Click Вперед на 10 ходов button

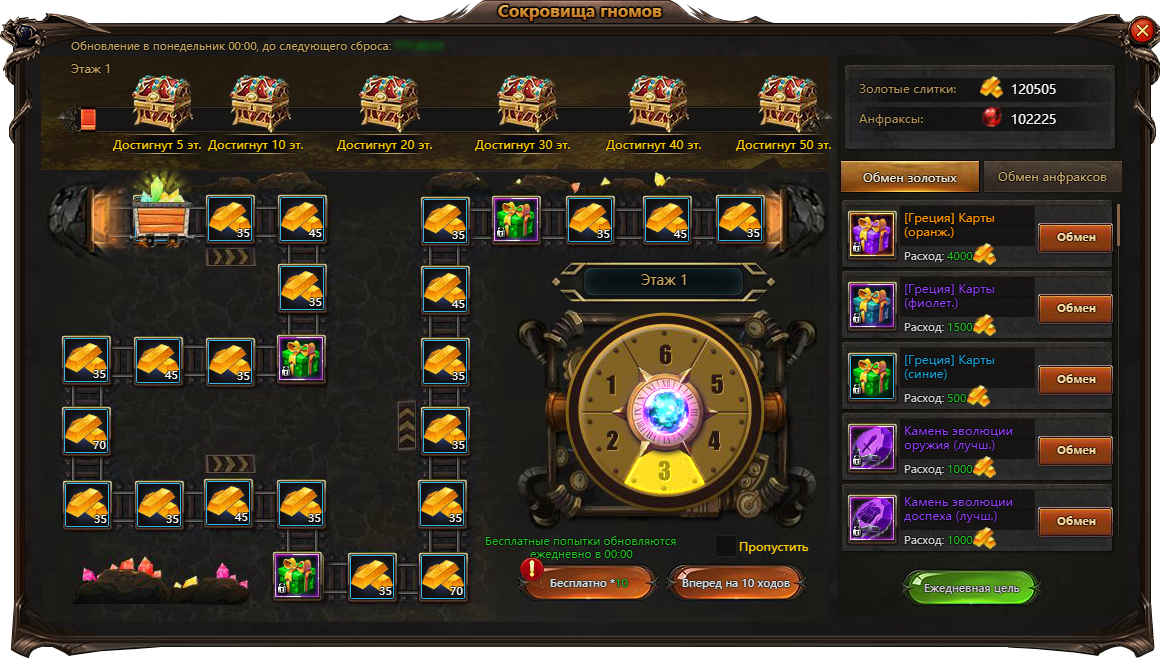[x=736, y=582]
